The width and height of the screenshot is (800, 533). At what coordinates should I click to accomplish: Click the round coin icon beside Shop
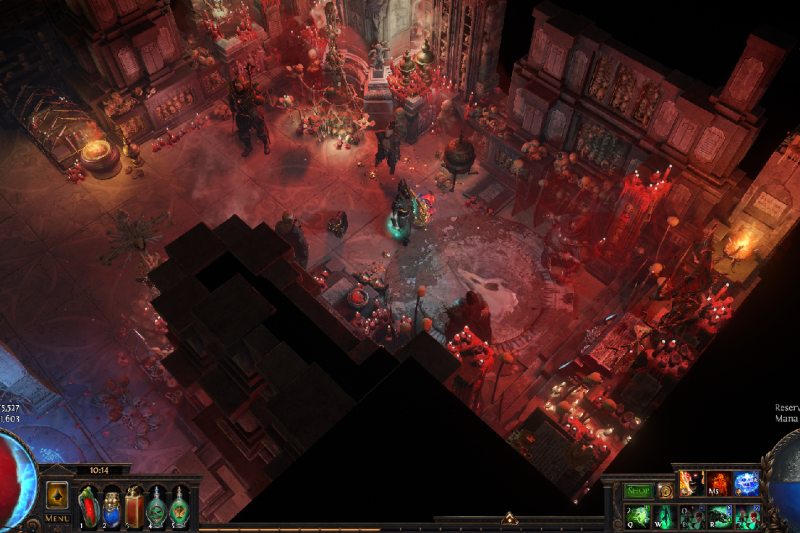tap(664, 491)
